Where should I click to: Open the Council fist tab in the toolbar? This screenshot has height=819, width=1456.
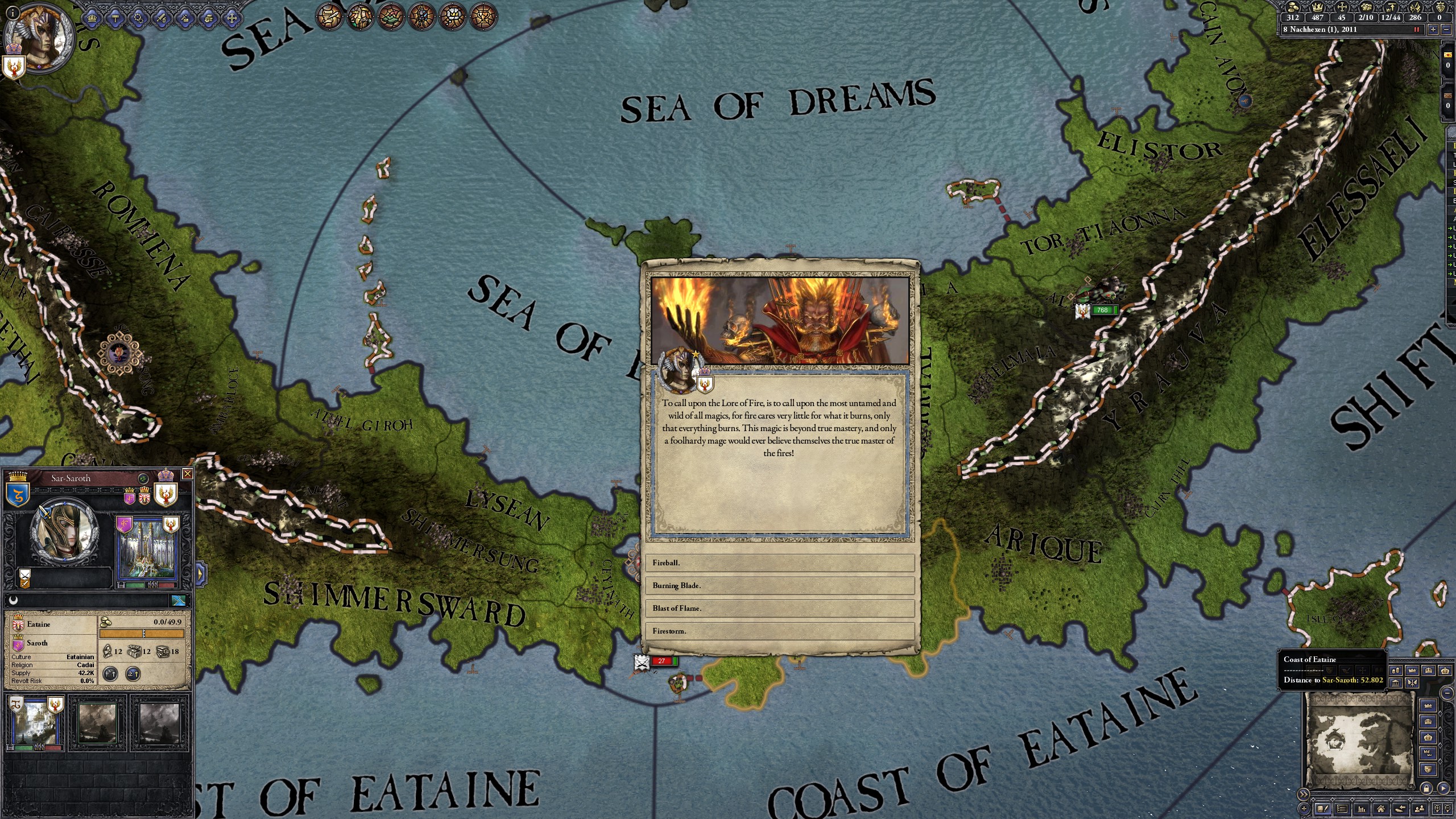[x=208, y=18]
